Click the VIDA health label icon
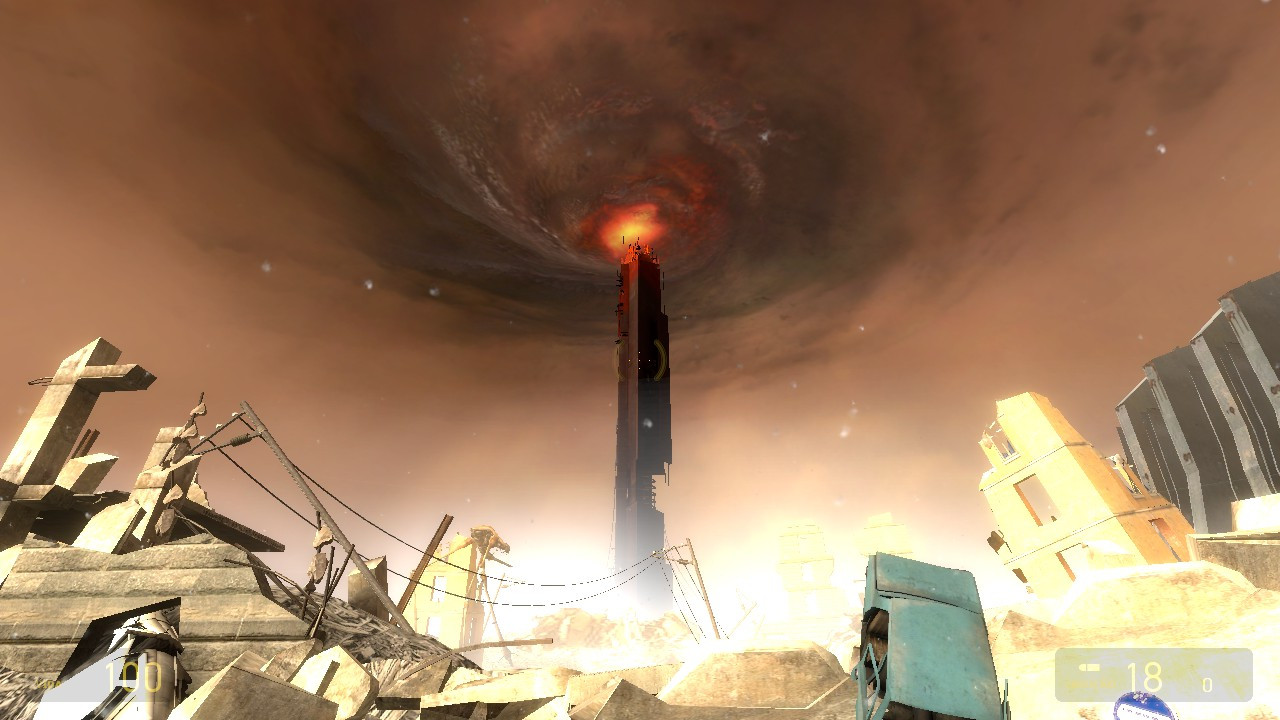The width and height of the screenshot is (1280, 720). (48, 683)
